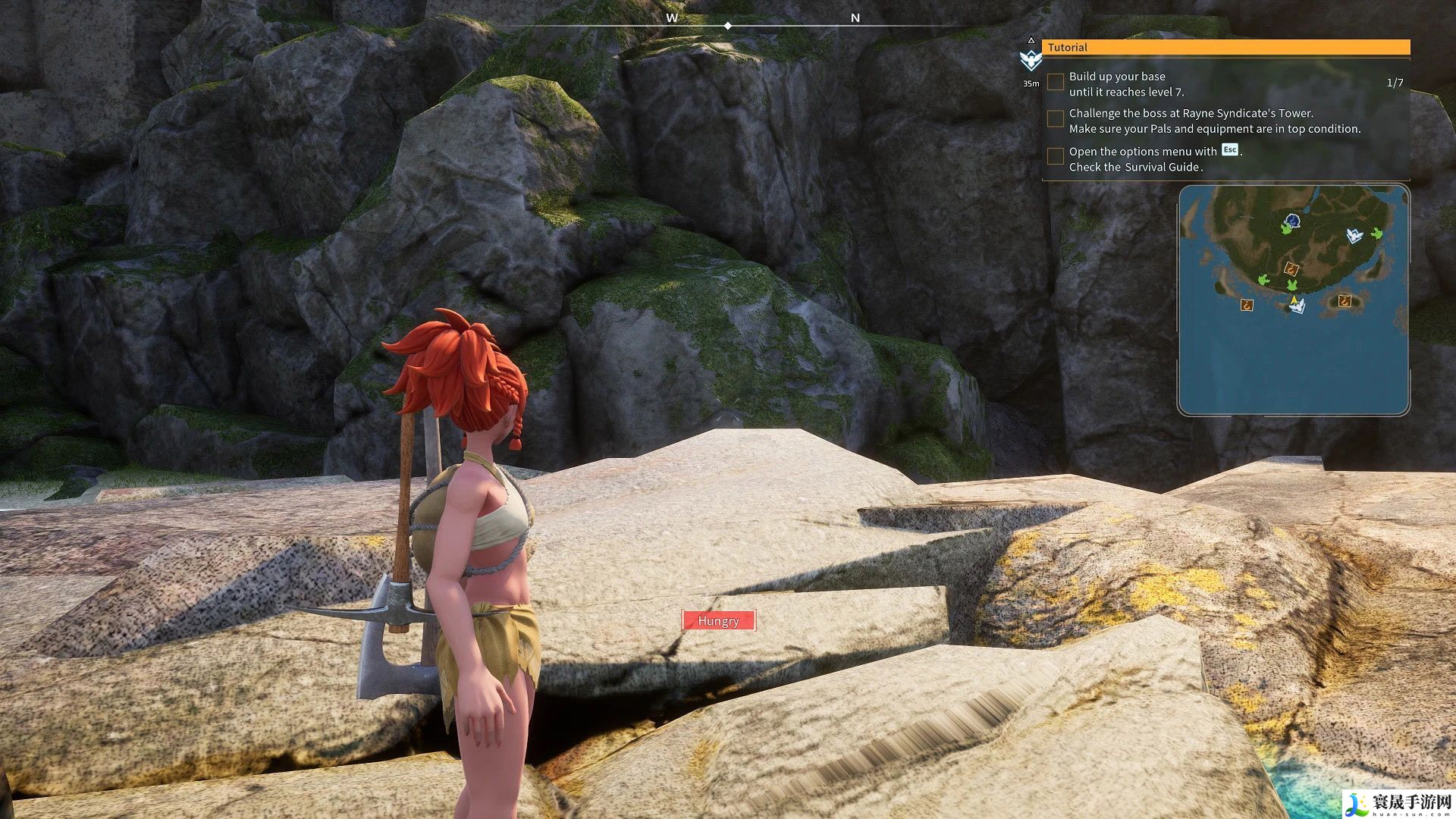
Task: Select the orange marker on the small eastern island
Action: click(1345, 300)
